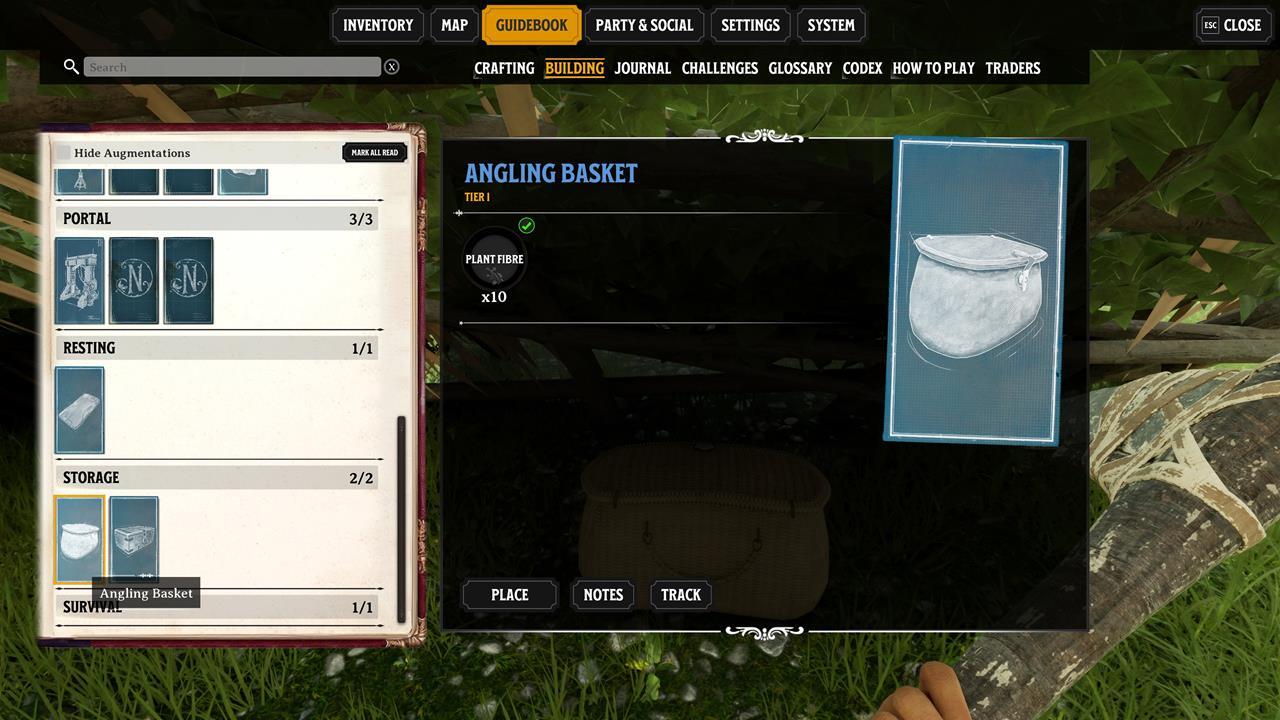View the Traders section
This screenshot has height=720, width=1280.
(1012, 68)
